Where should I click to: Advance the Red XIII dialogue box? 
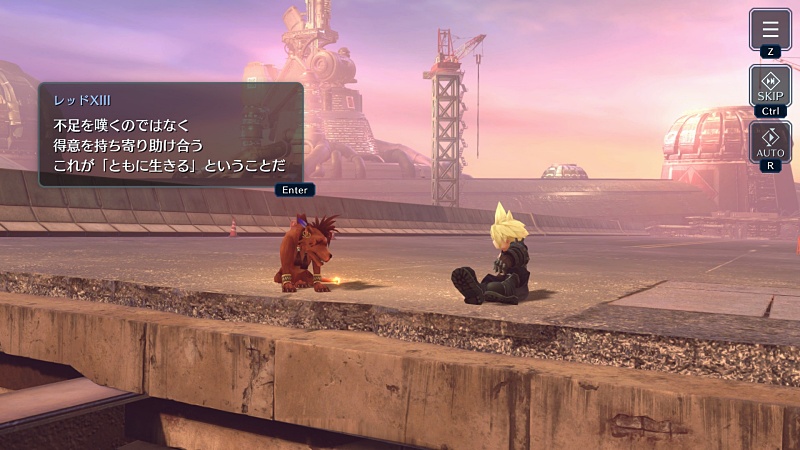click(x=170, y=134)
